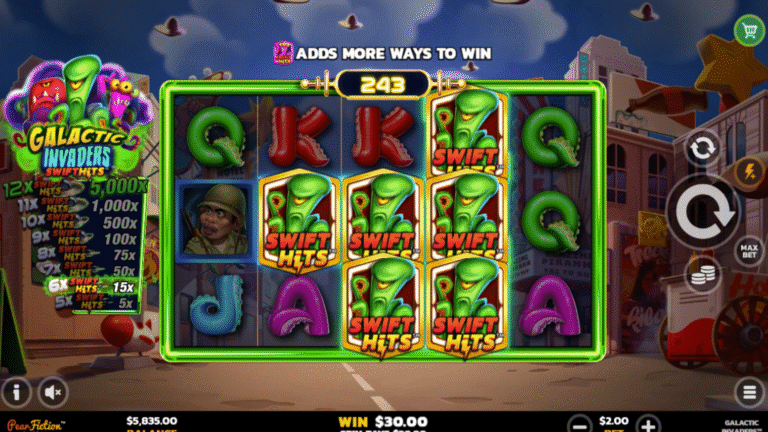Toggle the sound speaker icon
The width and height of the screenshot is (768, 432).
click(52, 391)
